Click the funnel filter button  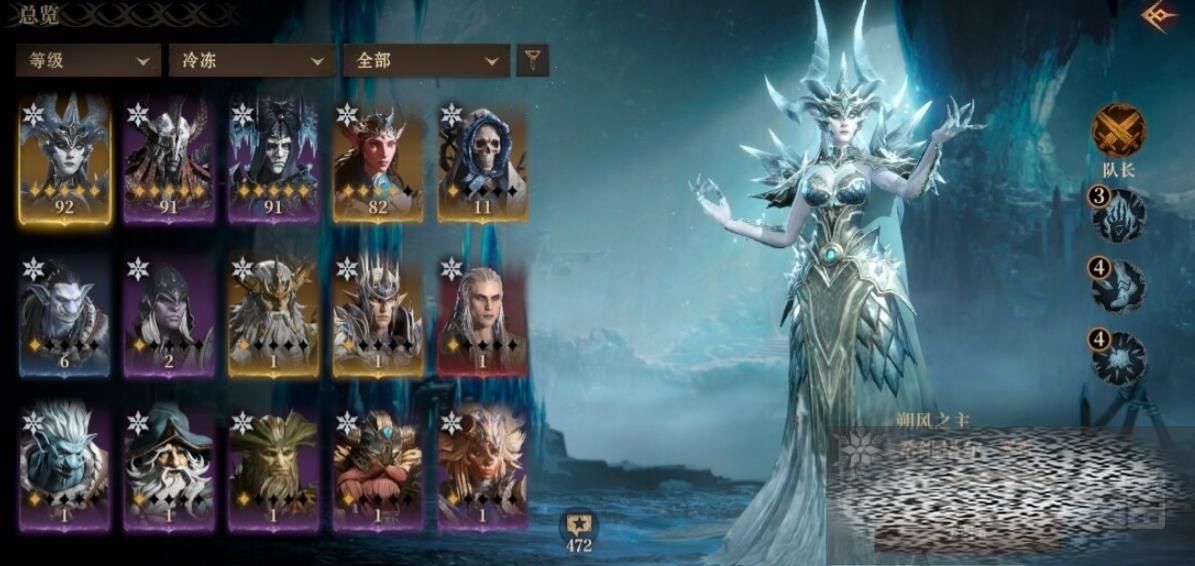(532, 60)
